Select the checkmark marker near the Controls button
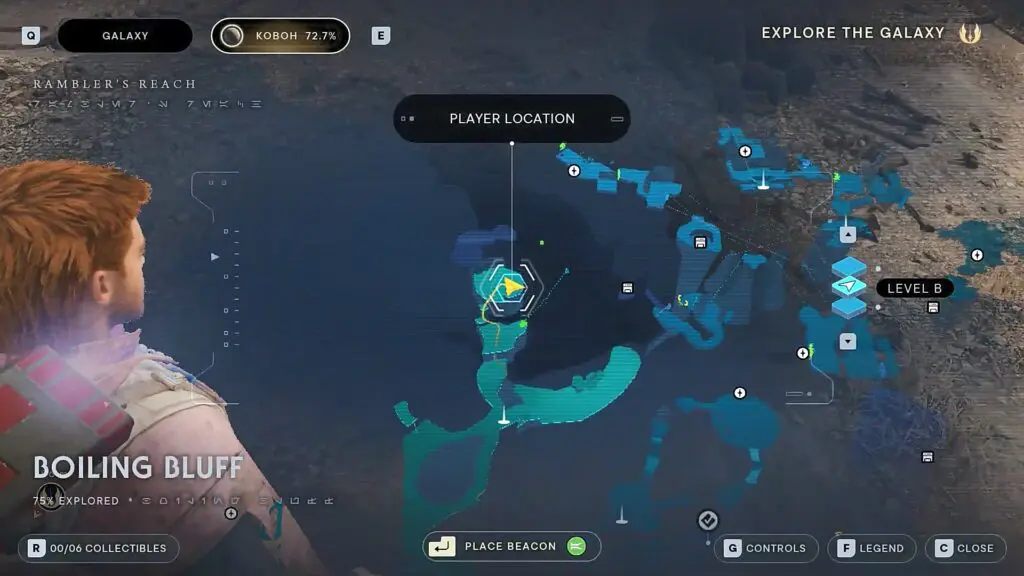Screen dimensions: 1024x576 pos(707,520)
